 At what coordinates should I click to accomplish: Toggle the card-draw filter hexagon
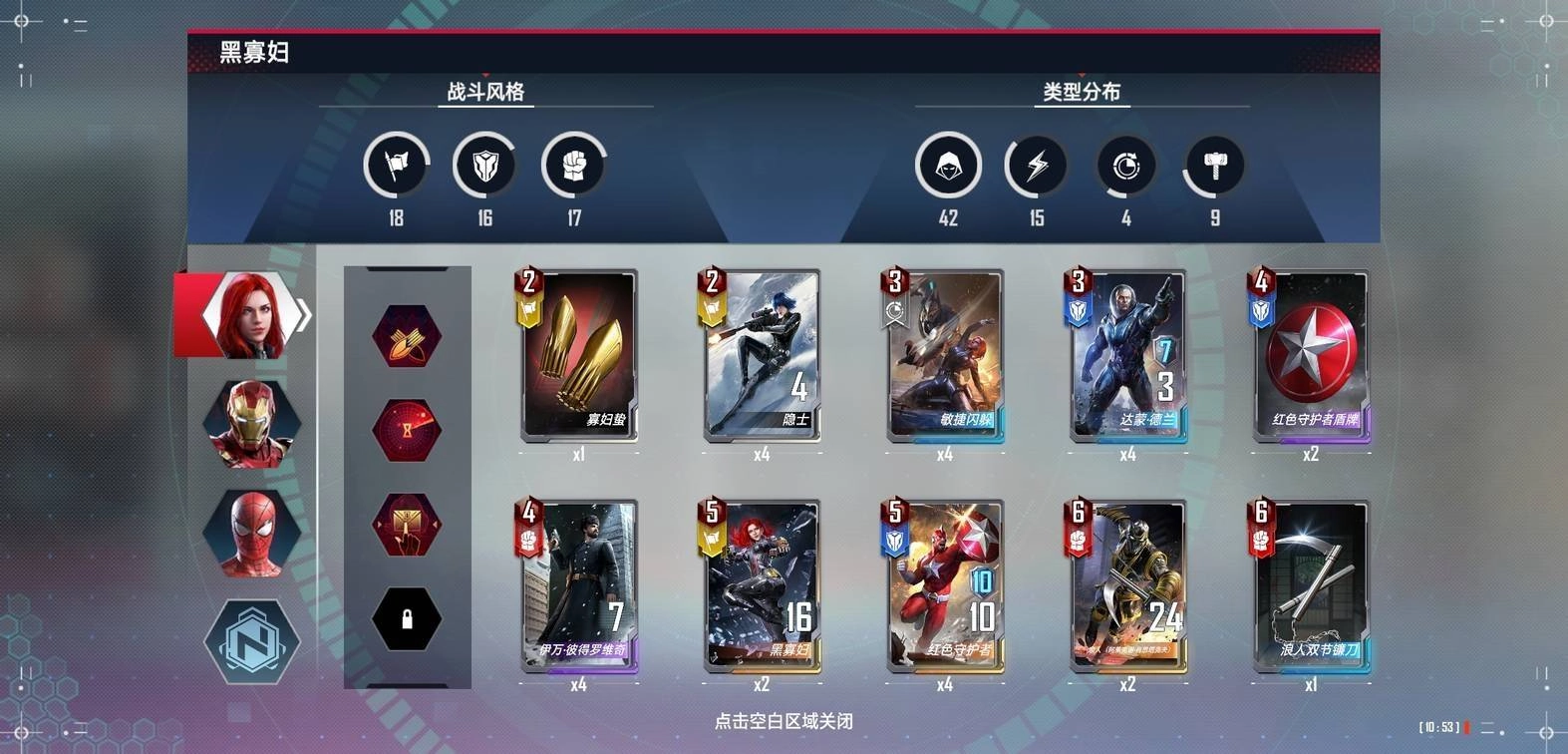pyautogui.click(x=407, y=524)
